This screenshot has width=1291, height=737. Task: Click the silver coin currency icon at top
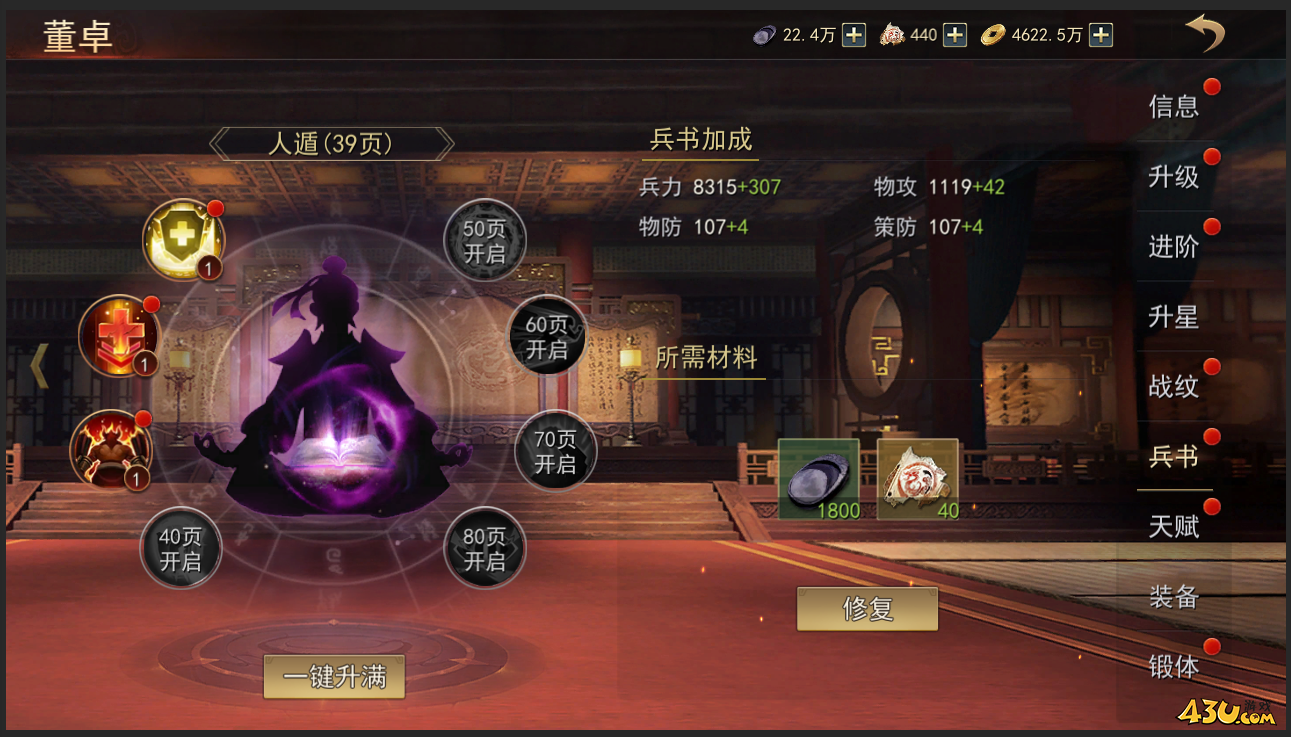763,34
